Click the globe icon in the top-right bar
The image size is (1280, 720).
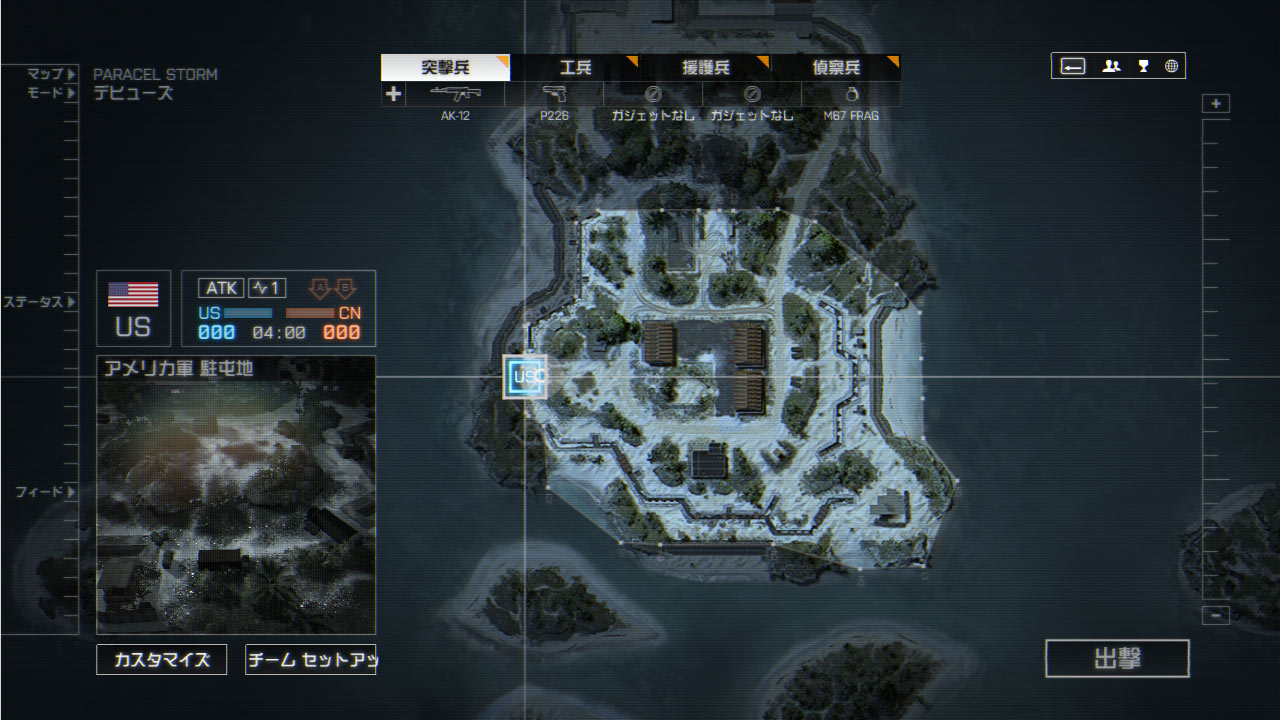coord(1171,66)
